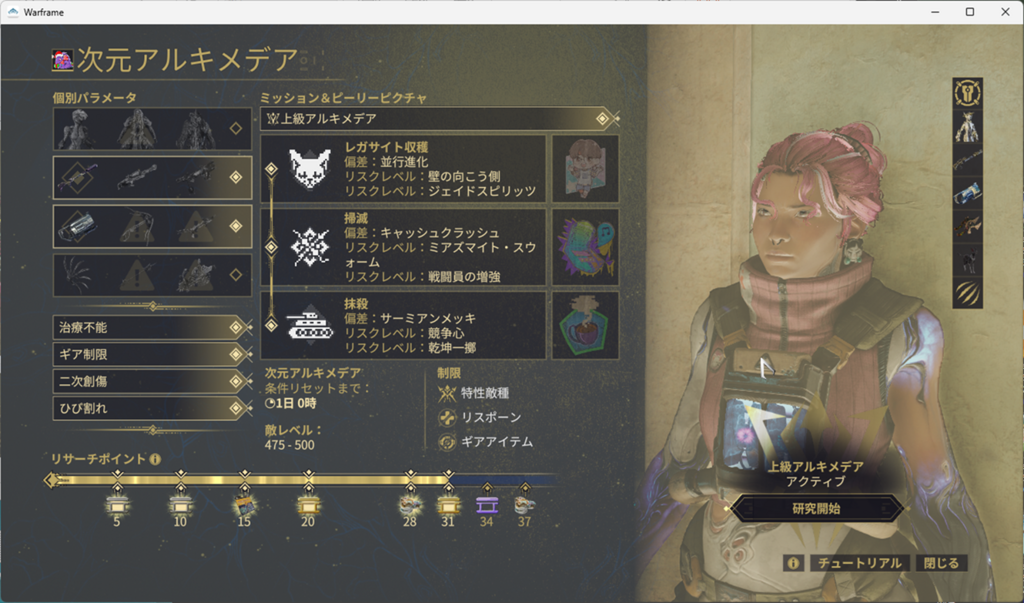View the 抹殺 mission potion thumbnail

(x=585, y=324)
